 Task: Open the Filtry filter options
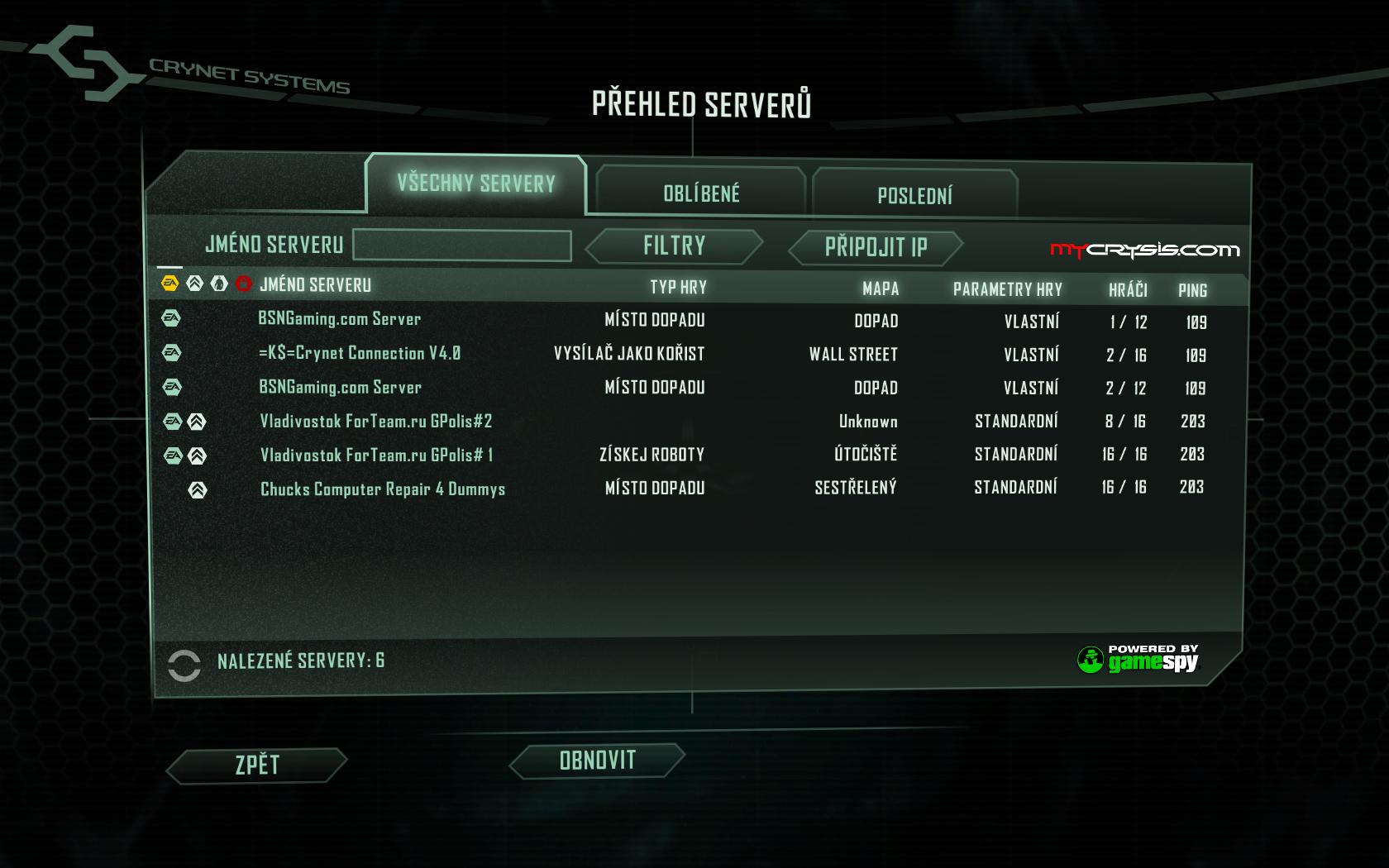(x=674, y=246)
